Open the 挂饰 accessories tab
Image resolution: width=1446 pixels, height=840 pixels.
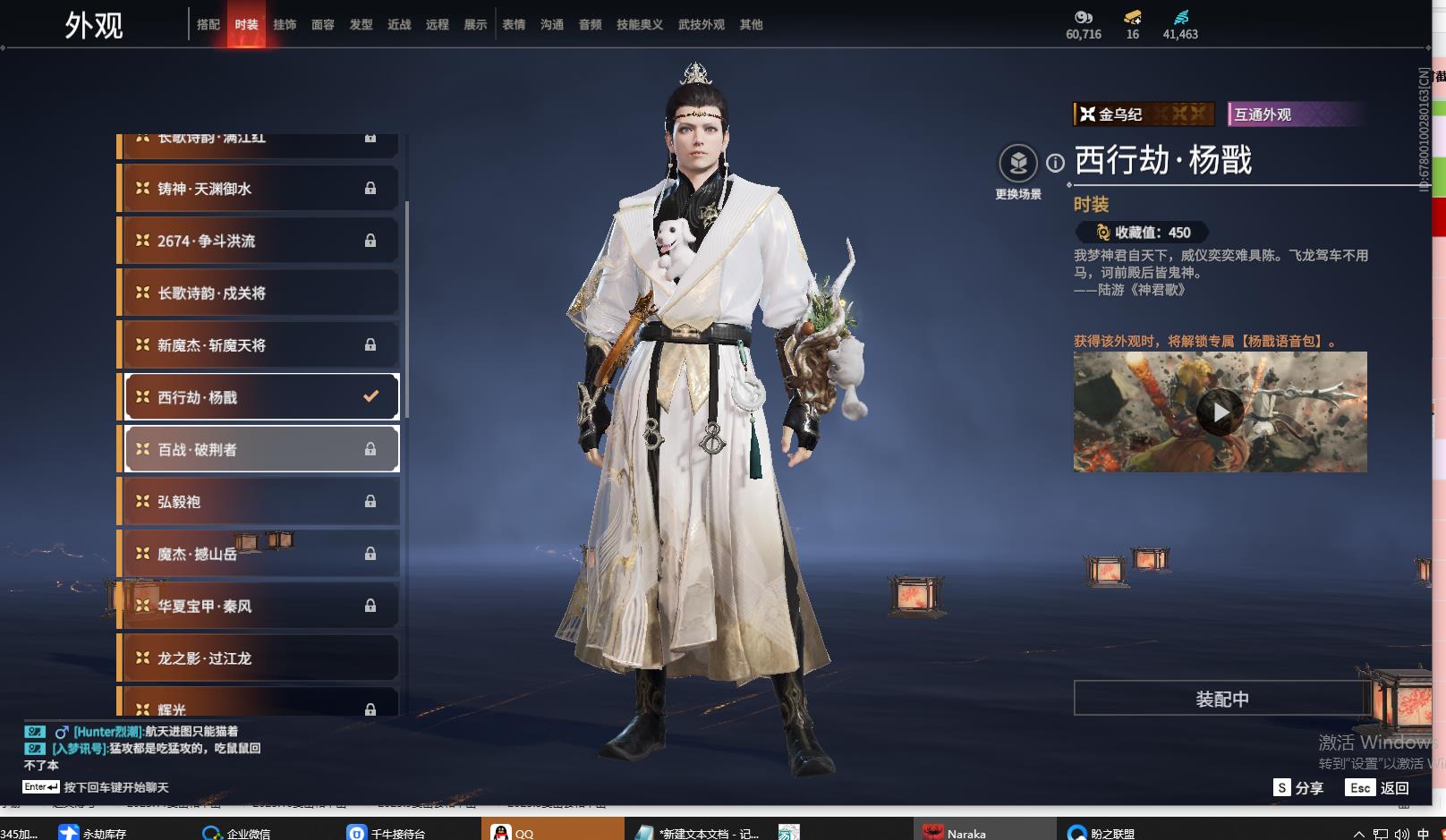point(285,25)
